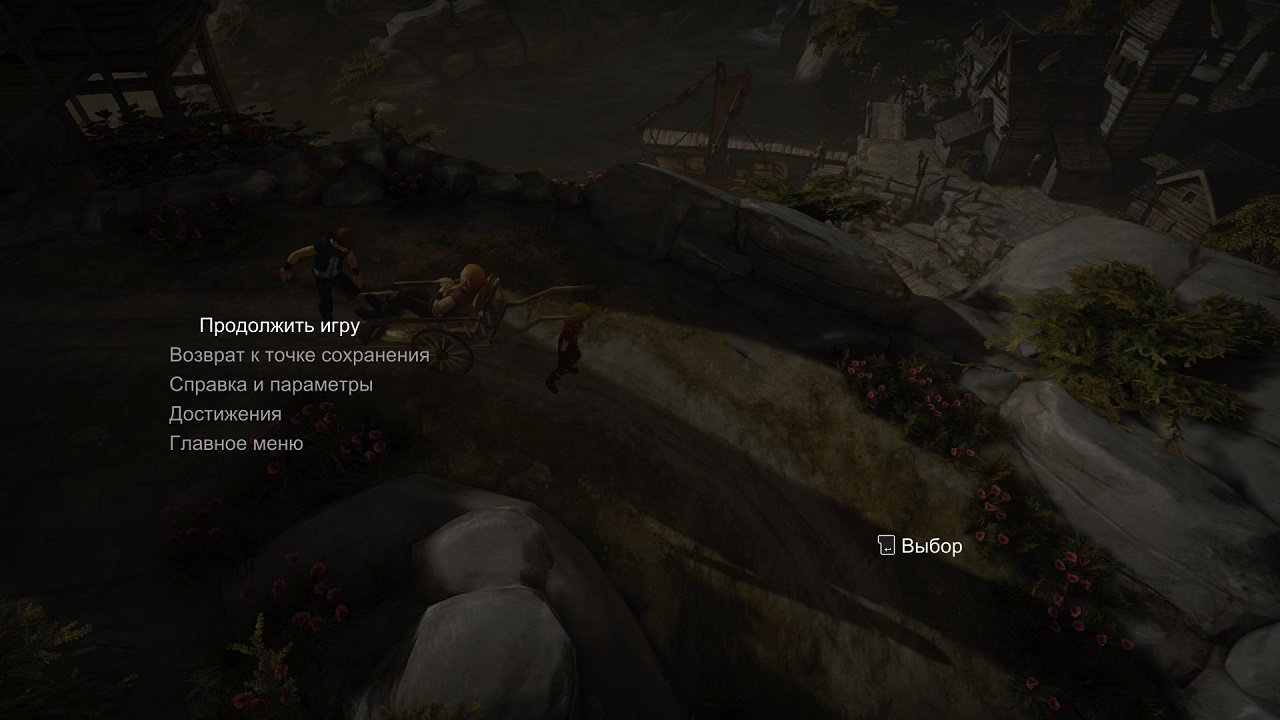Click the Выбор label text
Image resolution: width=1280 pixels, height=720 pixels.
[x=930, y=546]
